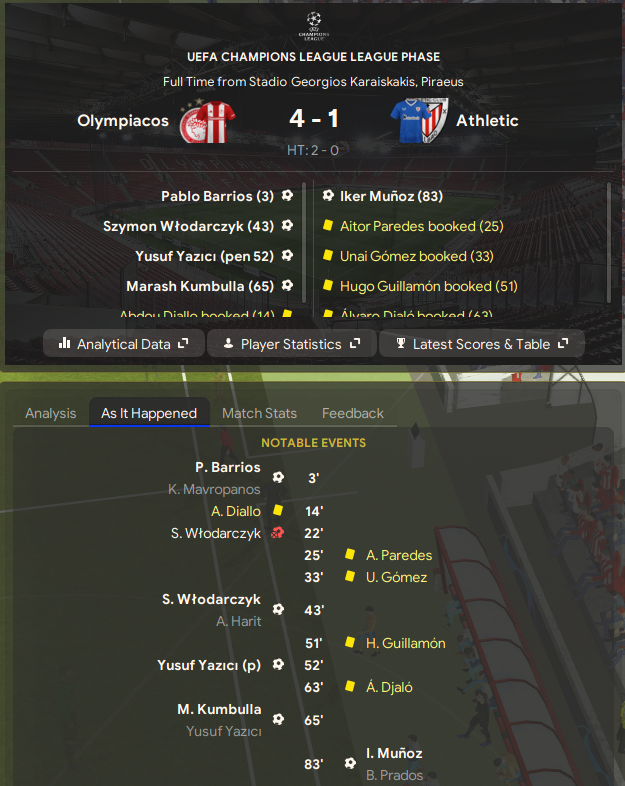Click I. Muñoz 83' event in timeline

coord(394,753)
